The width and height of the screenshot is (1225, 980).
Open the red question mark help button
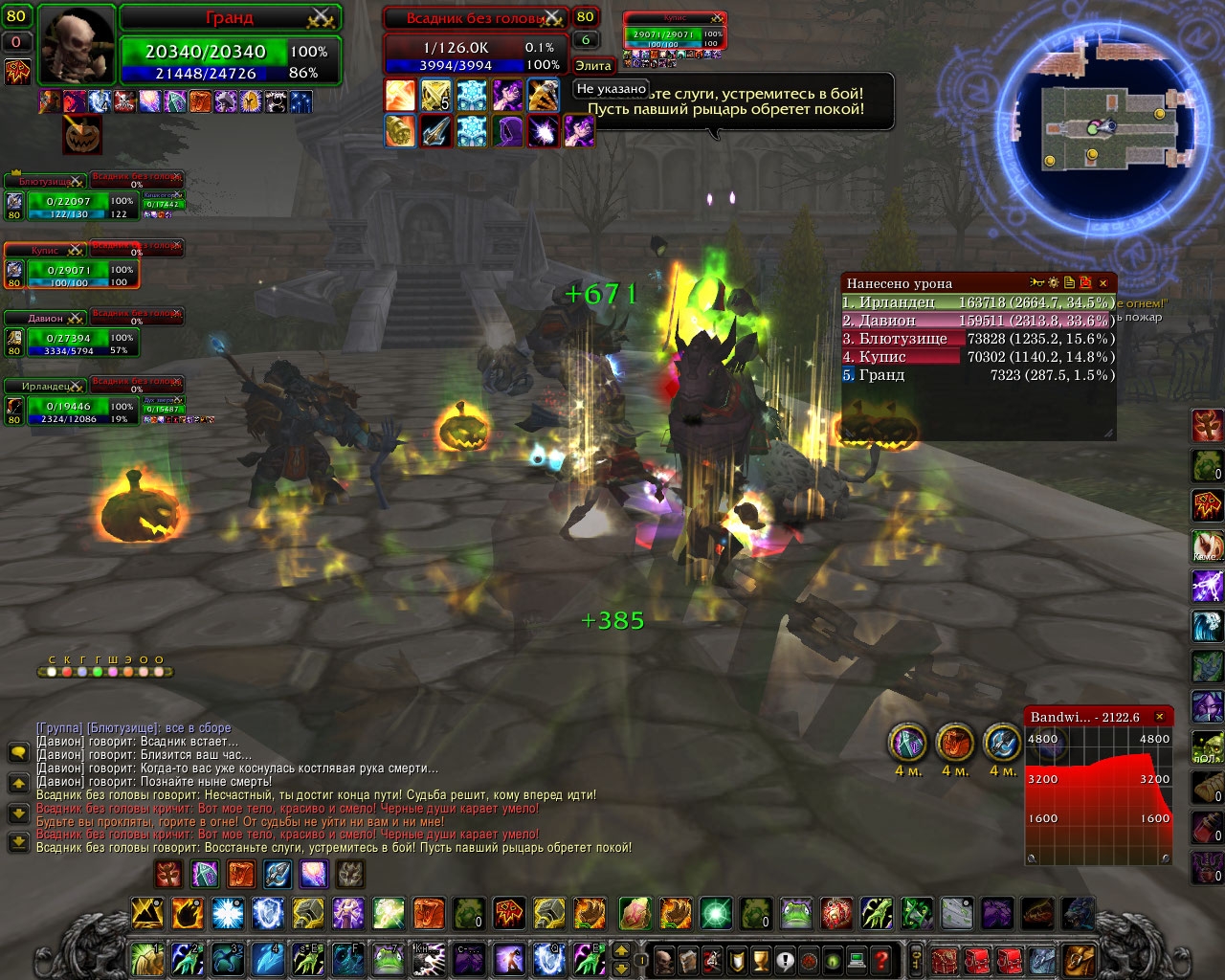[x=881, y=959]
